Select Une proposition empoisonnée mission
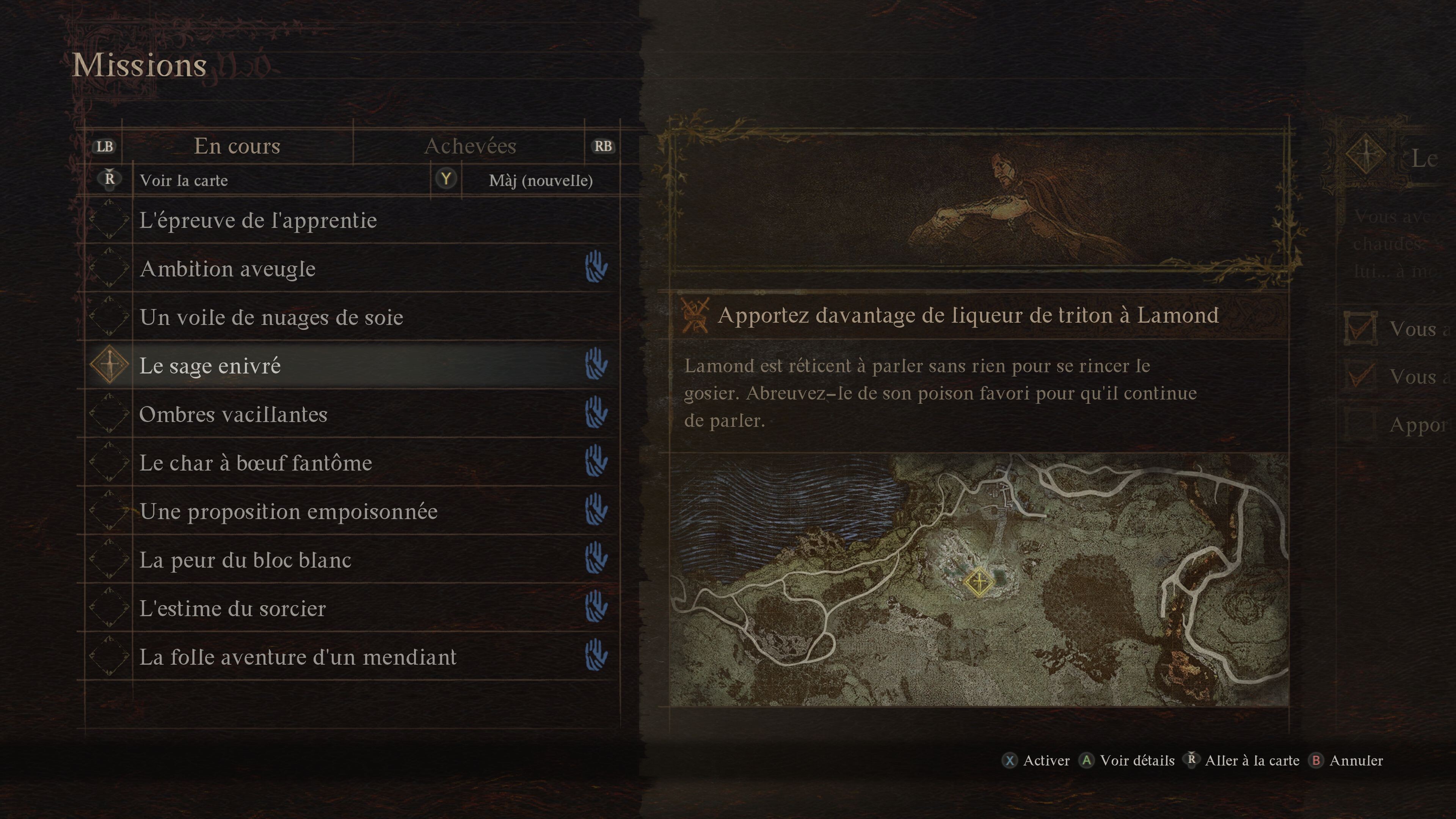The width and height of the screenshot is (1456, 819). coord(288,511)
